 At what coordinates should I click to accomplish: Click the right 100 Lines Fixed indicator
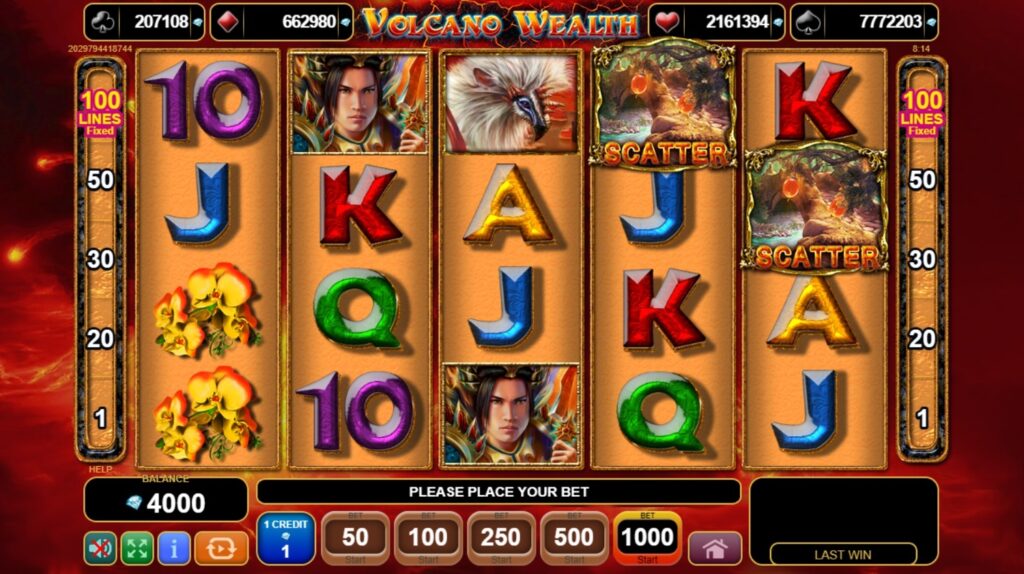tap(922, 112)
